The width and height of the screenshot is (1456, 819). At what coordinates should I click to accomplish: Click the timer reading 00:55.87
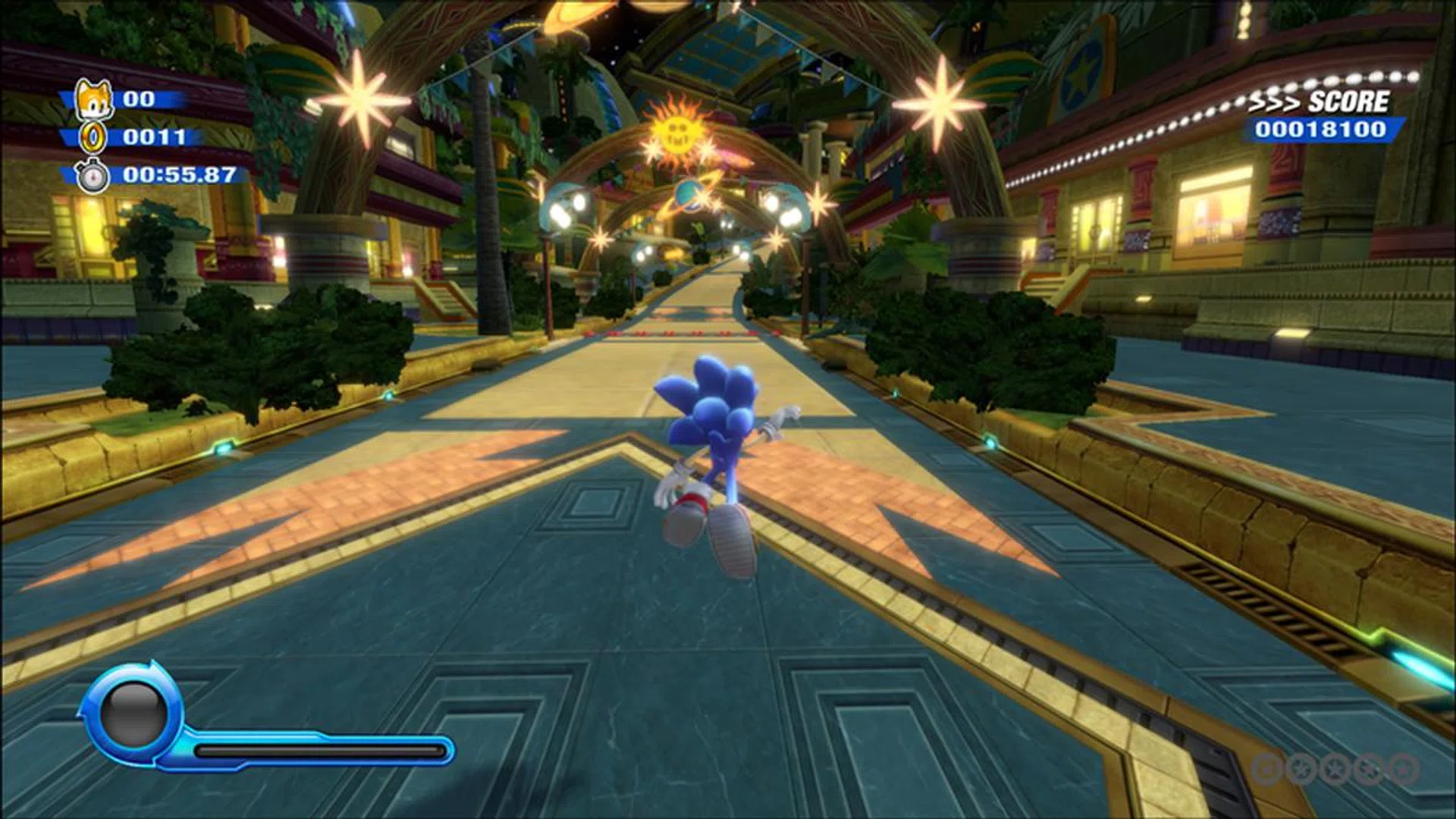tap(176, 176)
